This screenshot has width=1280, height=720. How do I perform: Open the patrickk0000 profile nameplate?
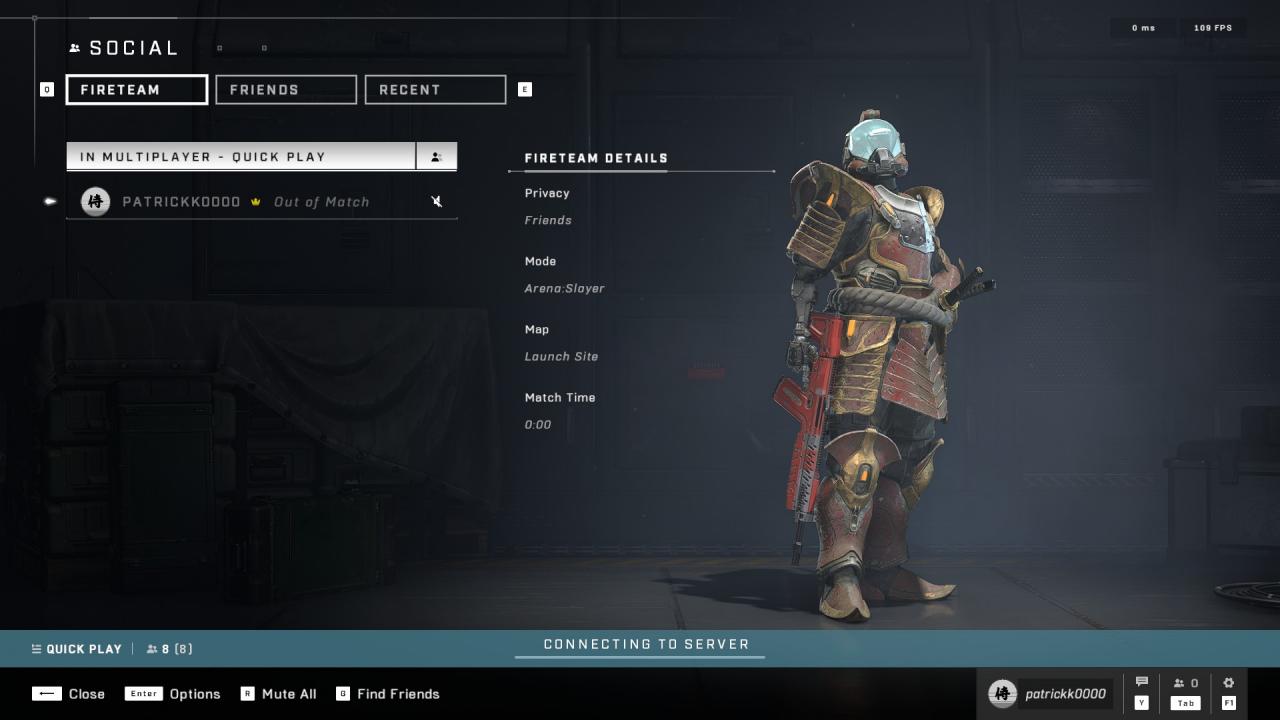1049,694
